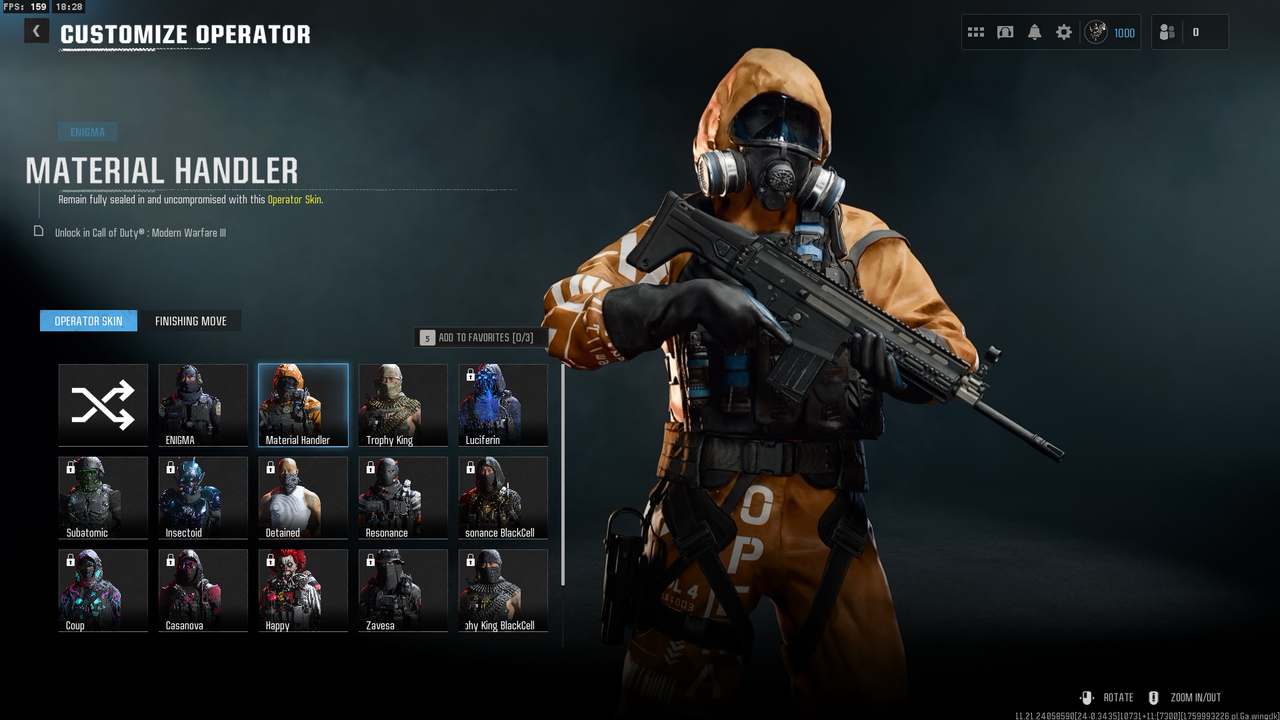The height and width of the screenshot is (720, 1280).
Task: Choose the Resonance skin
Action: 403,497
